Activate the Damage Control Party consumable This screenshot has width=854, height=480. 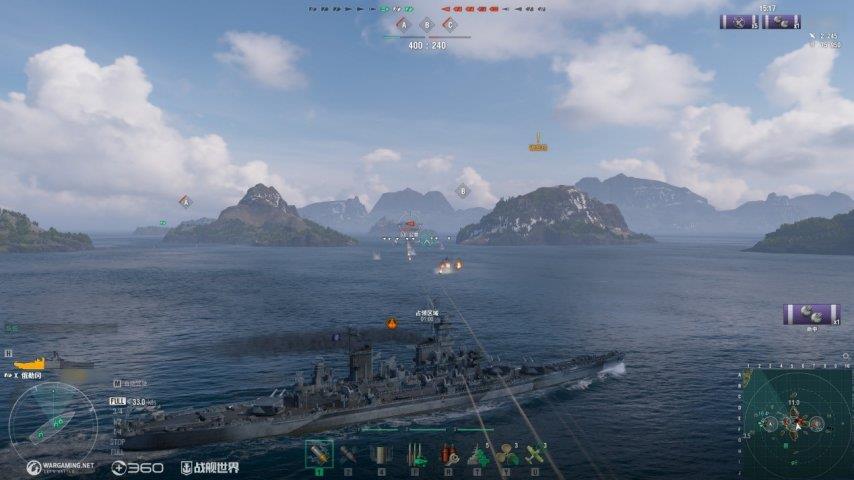coord(415,455)
